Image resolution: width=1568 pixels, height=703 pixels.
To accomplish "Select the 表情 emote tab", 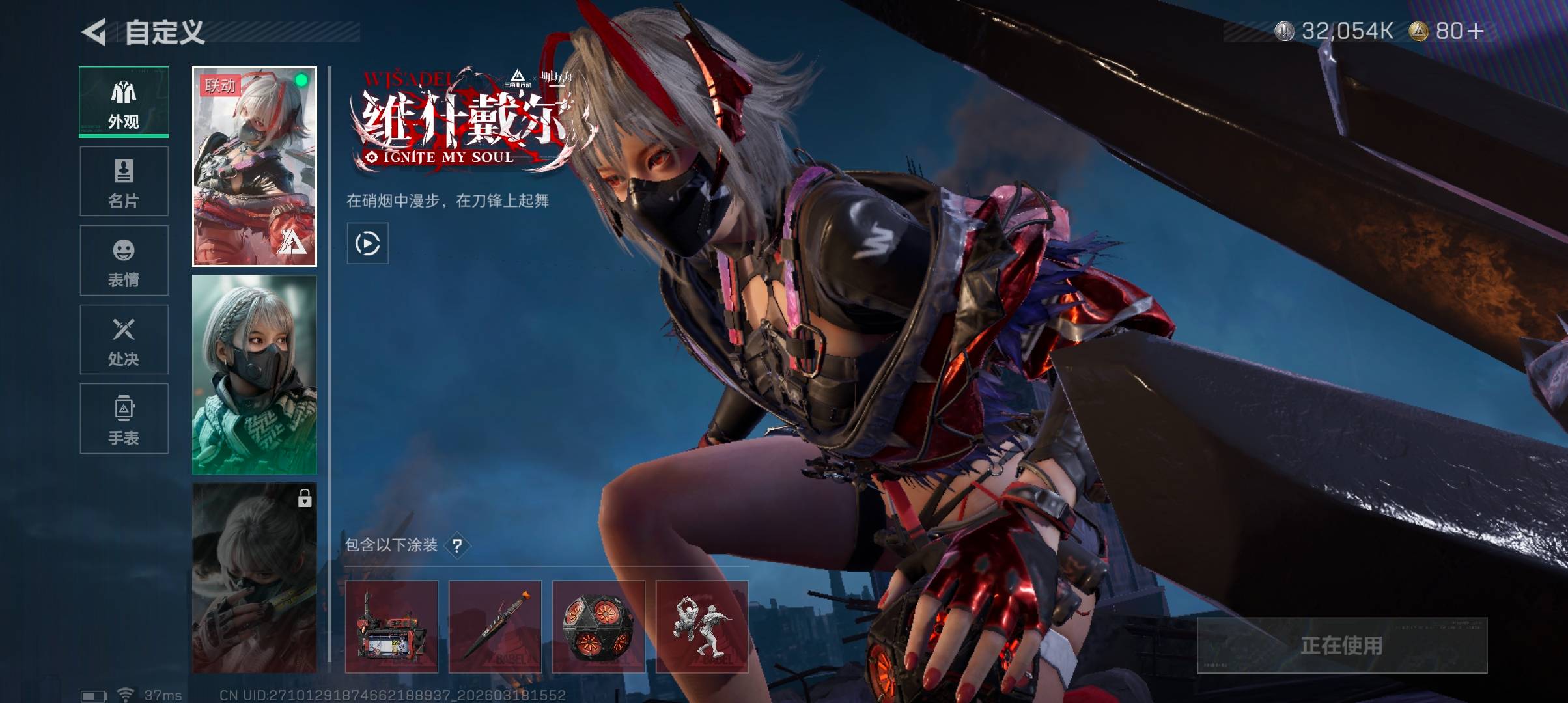I will [124, 260].
